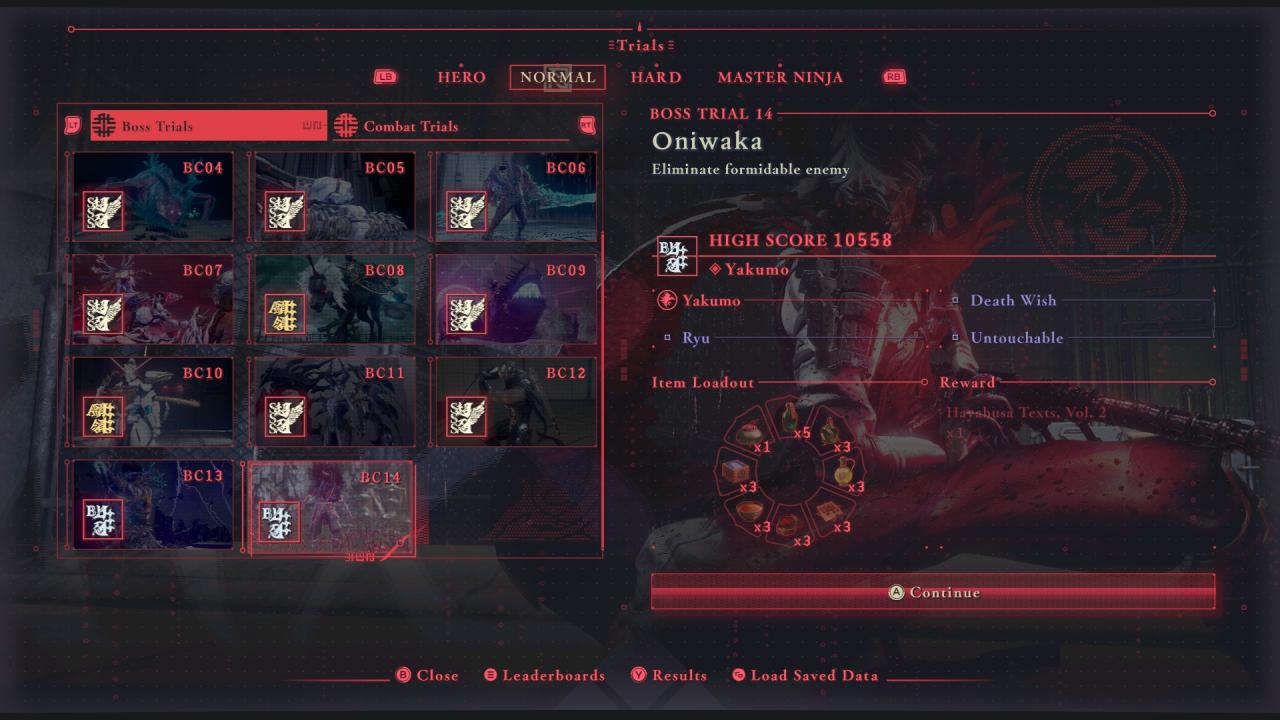Choose the BC10 trial tile
Viewport: 1280px width, 720px height.
(153, 402)
